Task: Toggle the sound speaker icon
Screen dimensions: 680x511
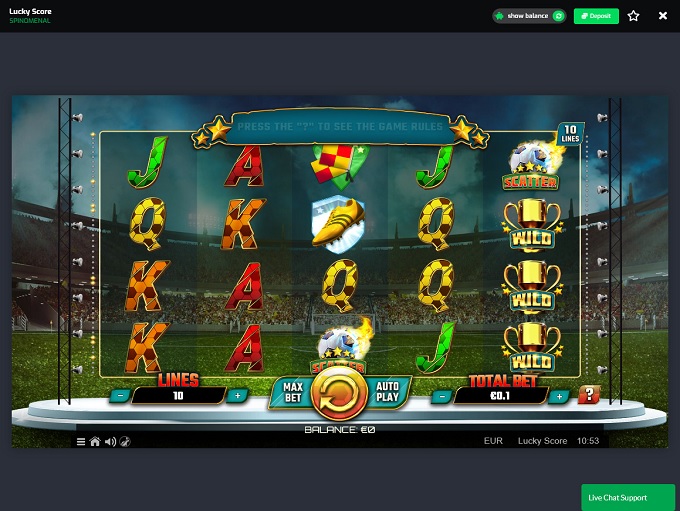Action: [x=110, y=441]
